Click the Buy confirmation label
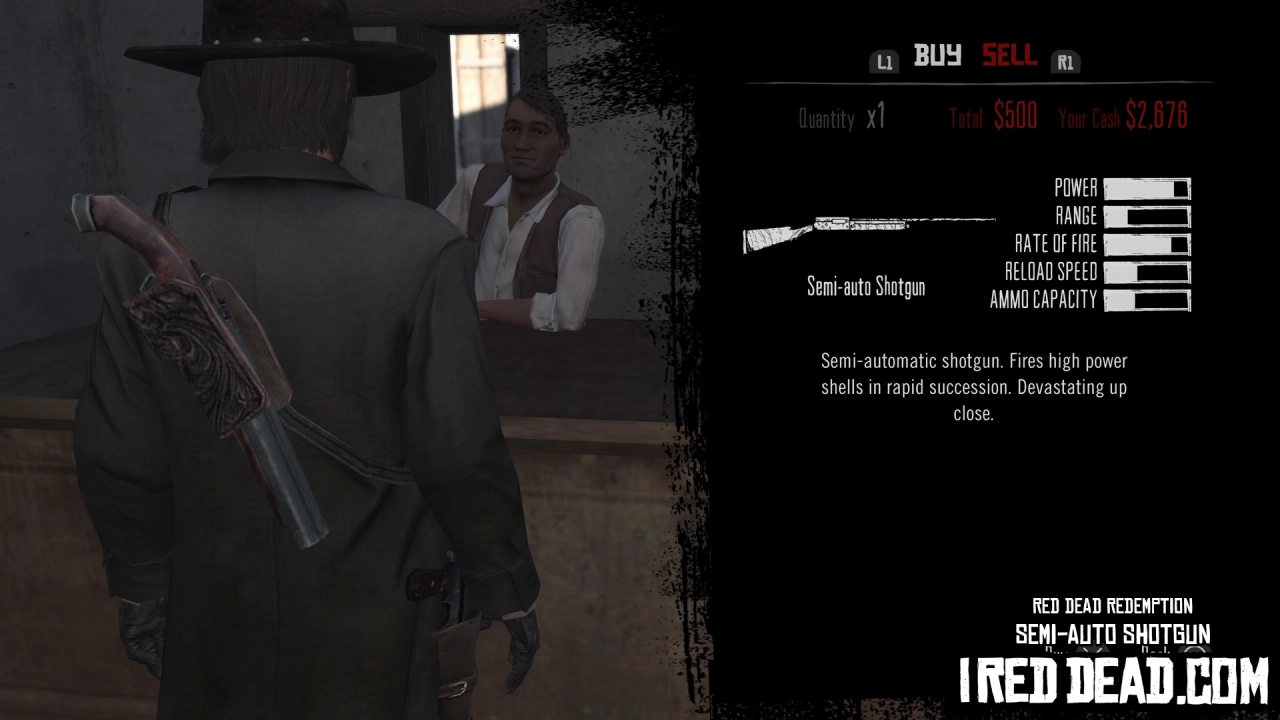The height and width of the screenshot is (720, 1280). pos(1052,649)
